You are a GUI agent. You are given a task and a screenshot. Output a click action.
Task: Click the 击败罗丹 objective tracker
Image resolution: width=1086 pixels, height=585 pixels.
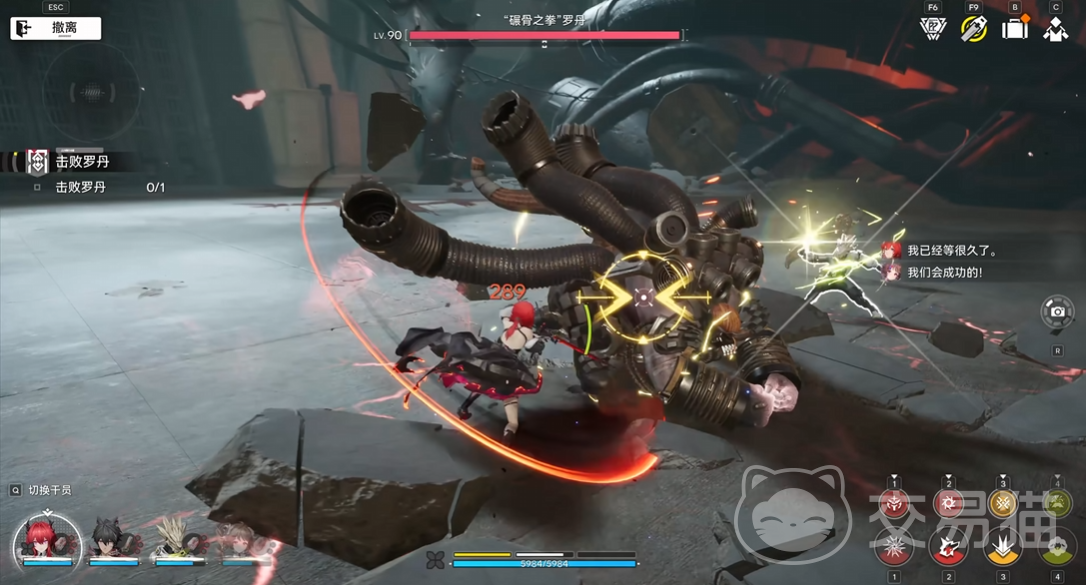pyautogui.click(x=80, y=160)
